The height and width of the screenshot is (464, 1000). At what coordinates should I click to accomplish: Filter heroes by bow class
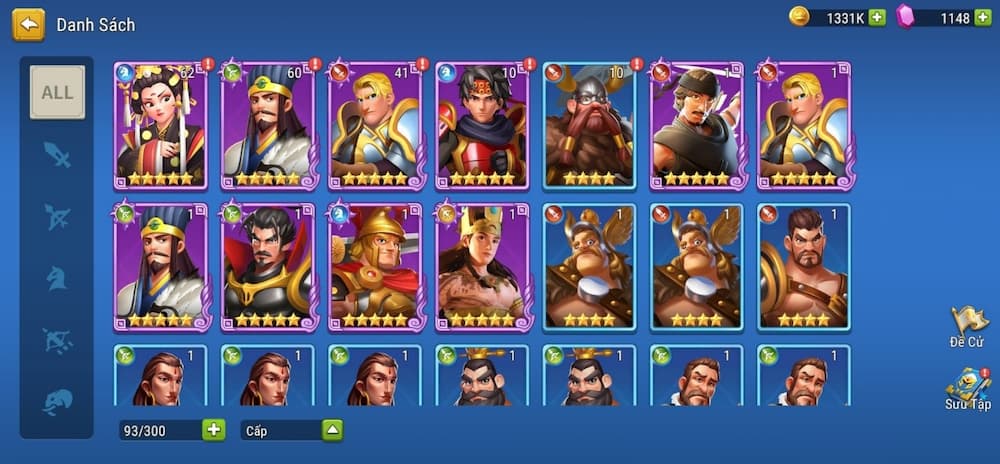tap(57, 217)
